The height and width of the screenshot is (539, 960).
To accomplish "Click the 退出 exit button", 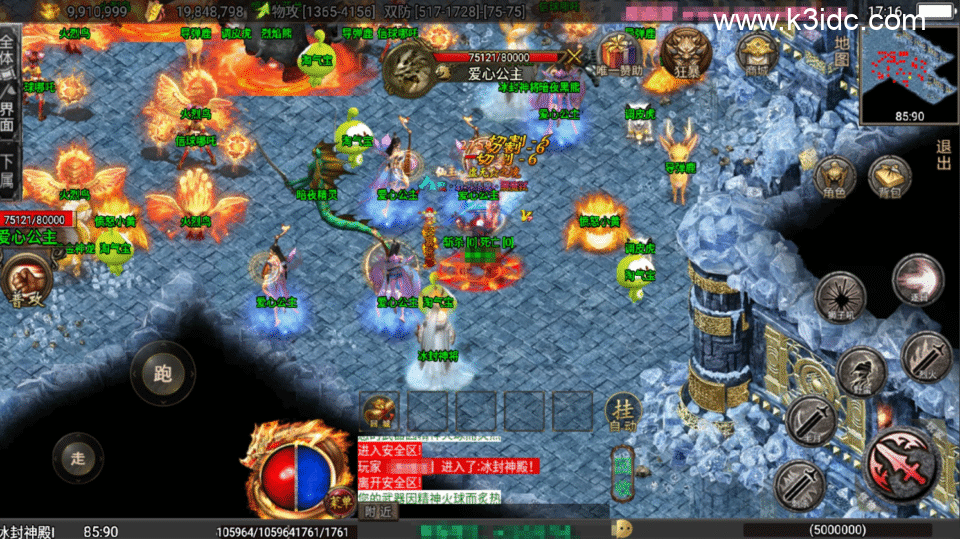I will 944,155.
